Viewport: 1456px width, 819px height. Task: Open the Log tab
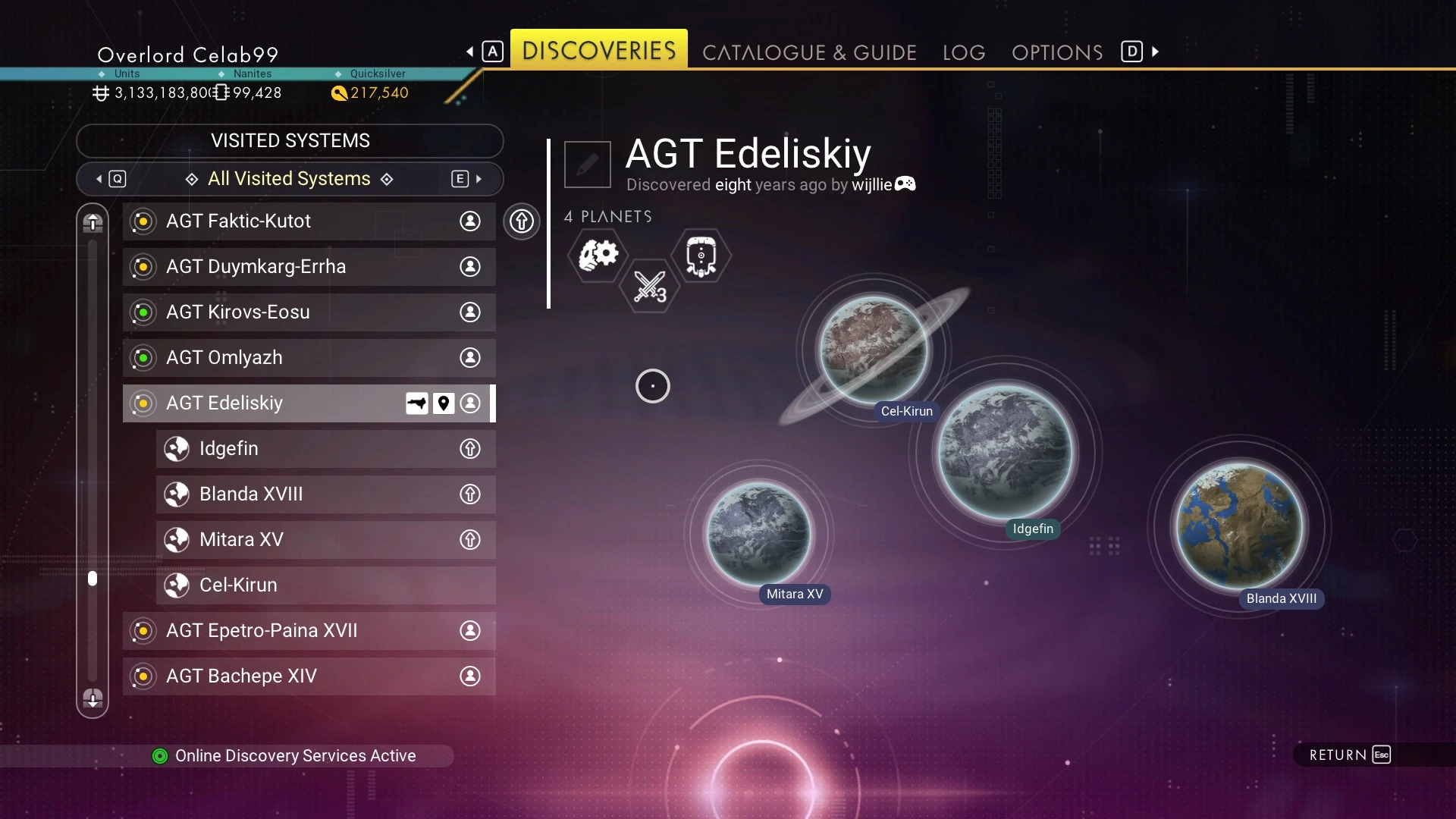click(x=964, y=52)
